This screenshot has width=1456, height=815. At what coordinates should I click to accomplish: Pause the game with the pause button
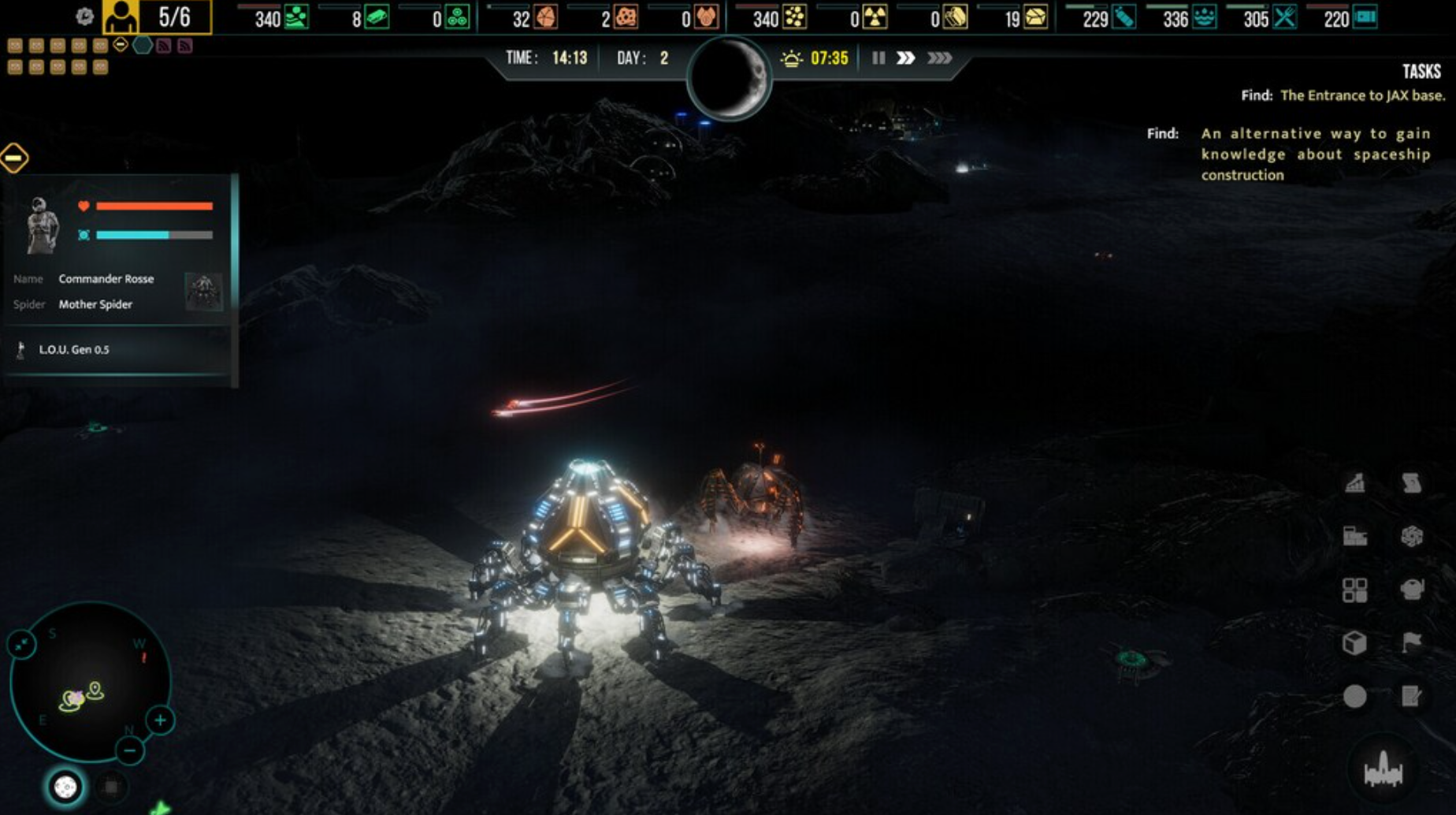(879, 58)
